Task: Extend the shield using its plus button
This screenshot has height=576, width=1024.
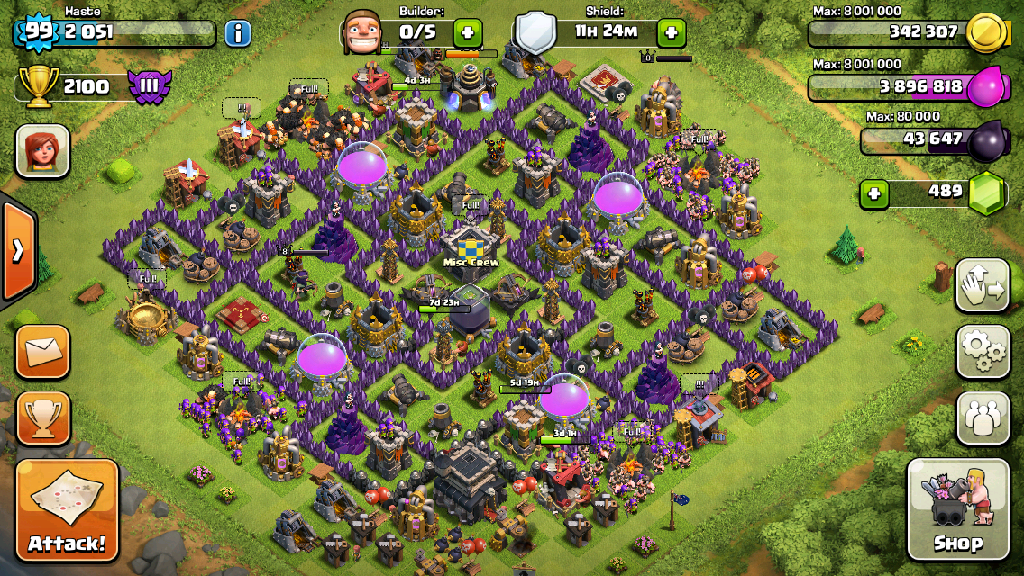Action: pos(672,32)
